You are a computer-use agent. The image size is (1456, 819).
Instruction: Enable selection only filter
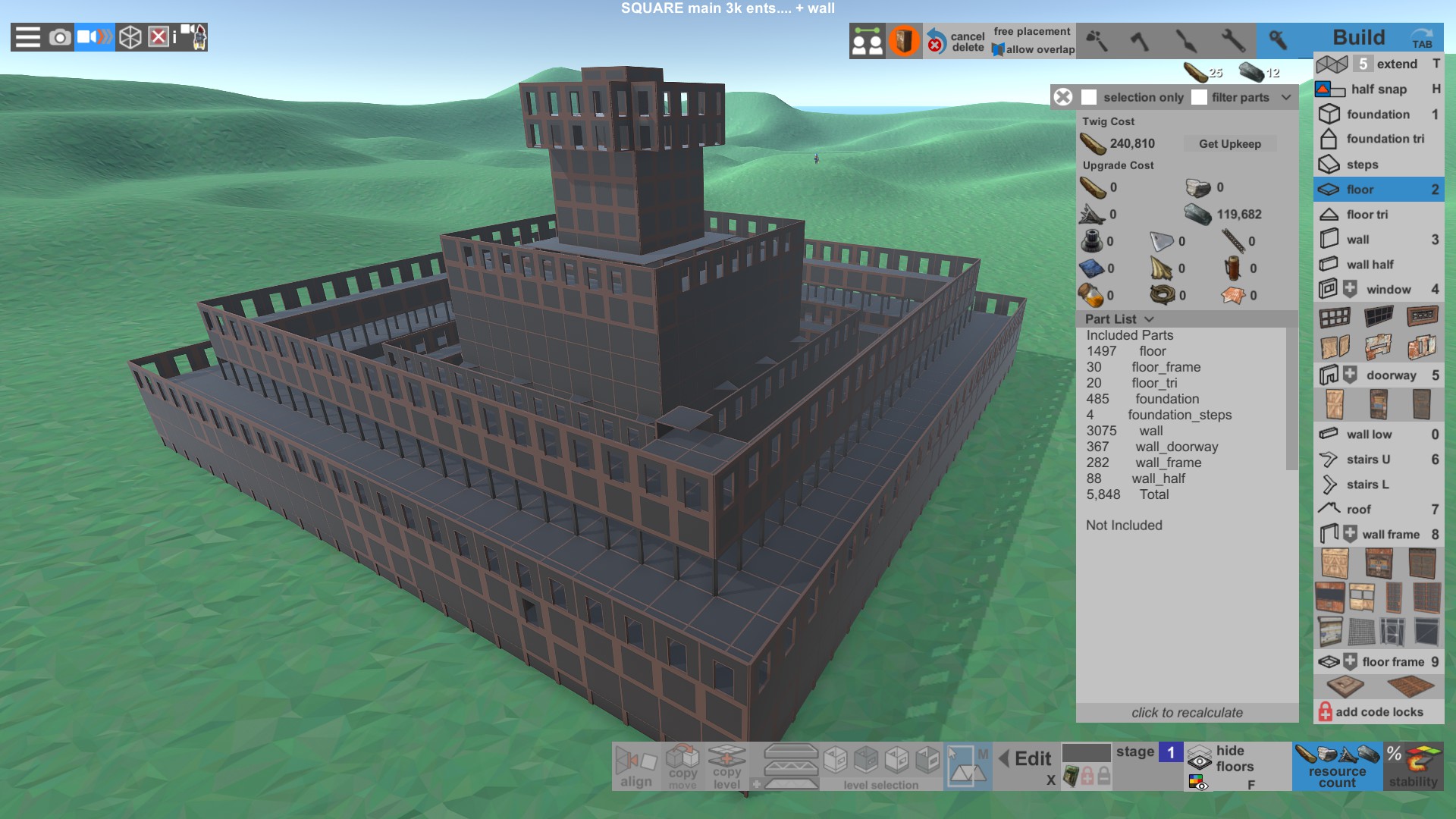click(x=1090, y=97)
